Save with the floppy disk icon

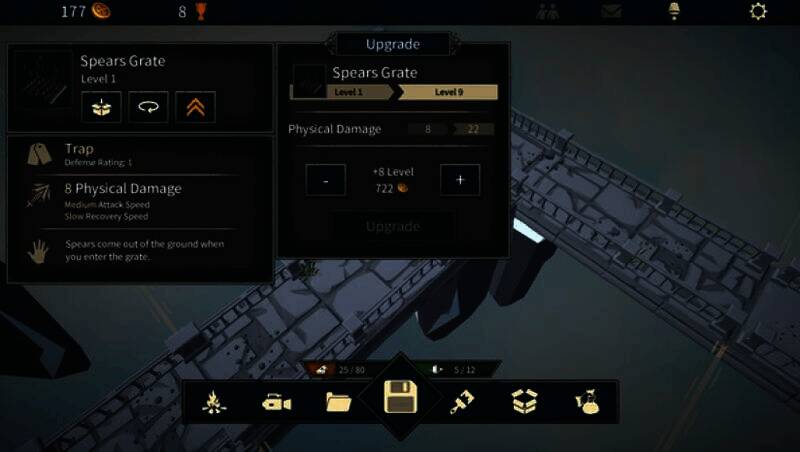(x=401, y=399)
